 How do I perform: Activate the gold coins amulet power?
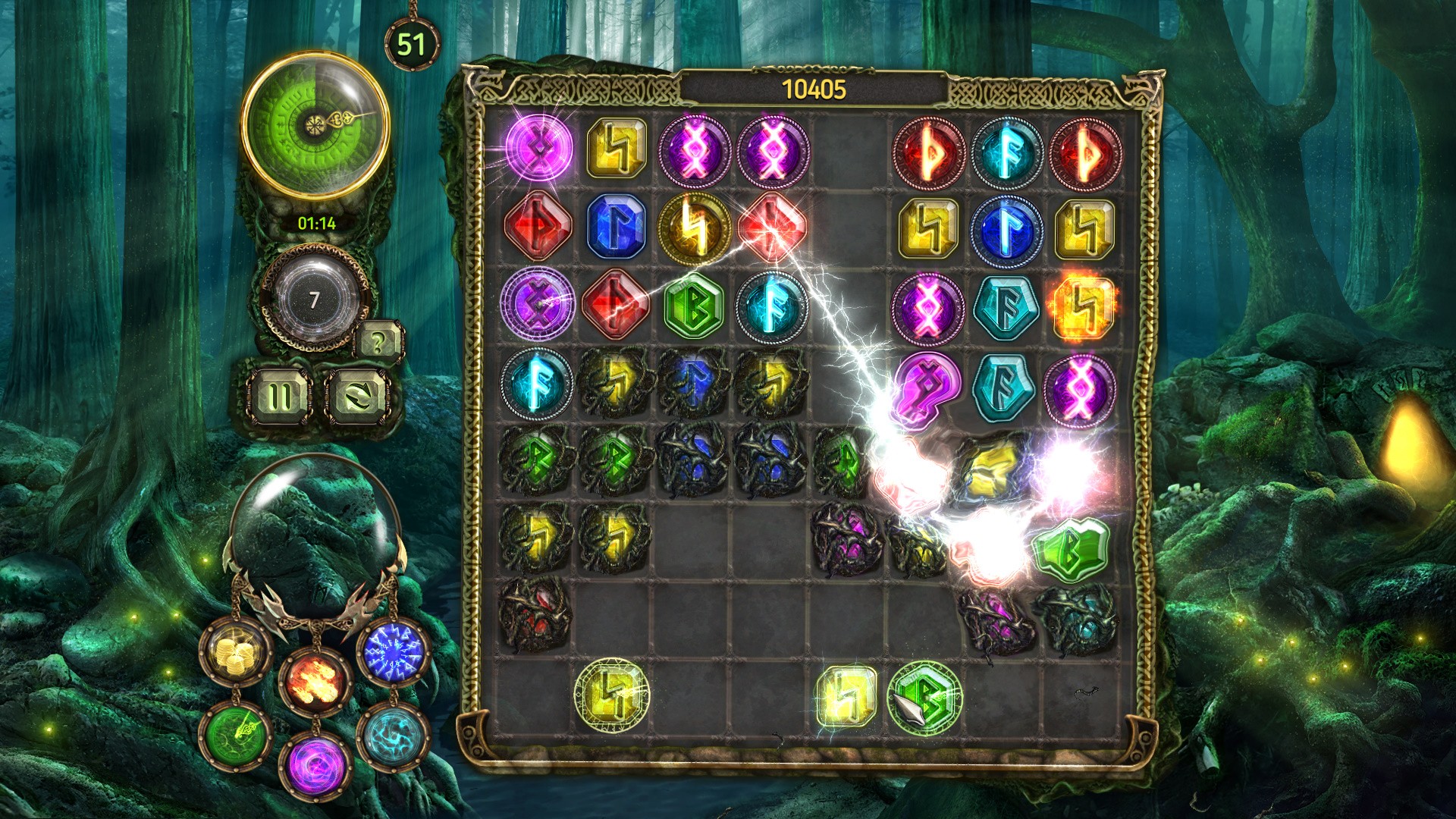(x=235, y=652)
